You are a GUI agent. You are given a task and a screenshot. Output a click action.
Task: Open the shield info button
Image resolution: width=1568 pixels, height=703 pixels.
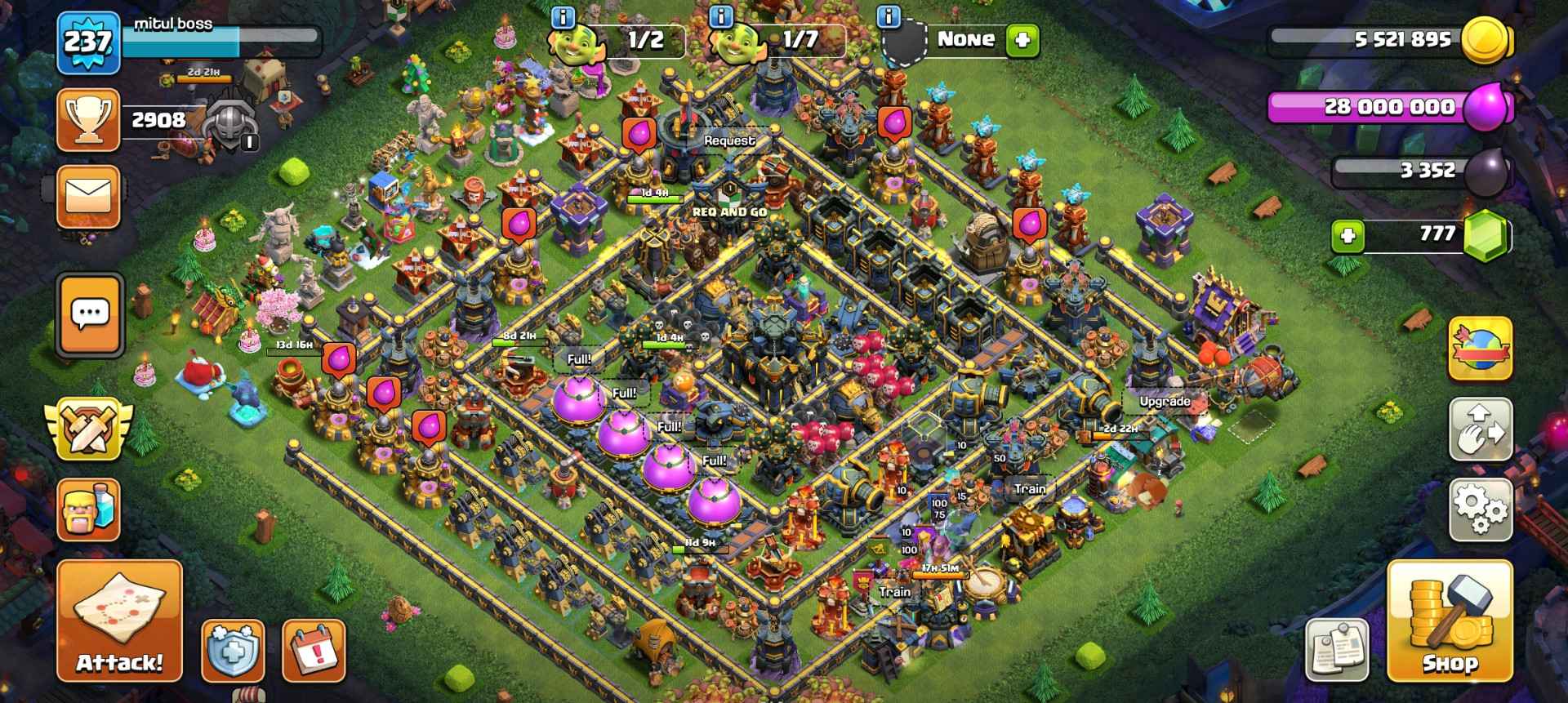point(233,651)
